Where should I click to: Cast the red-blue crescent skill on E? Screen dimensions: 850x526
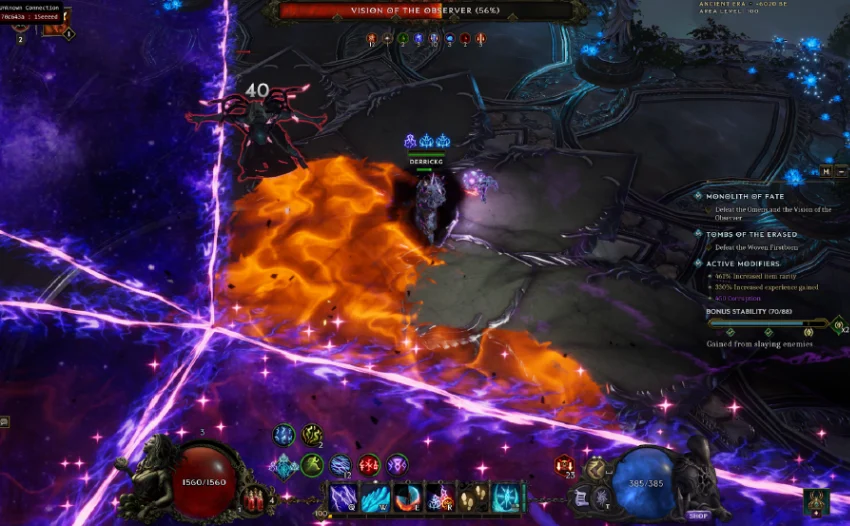(x=408, y=497)
